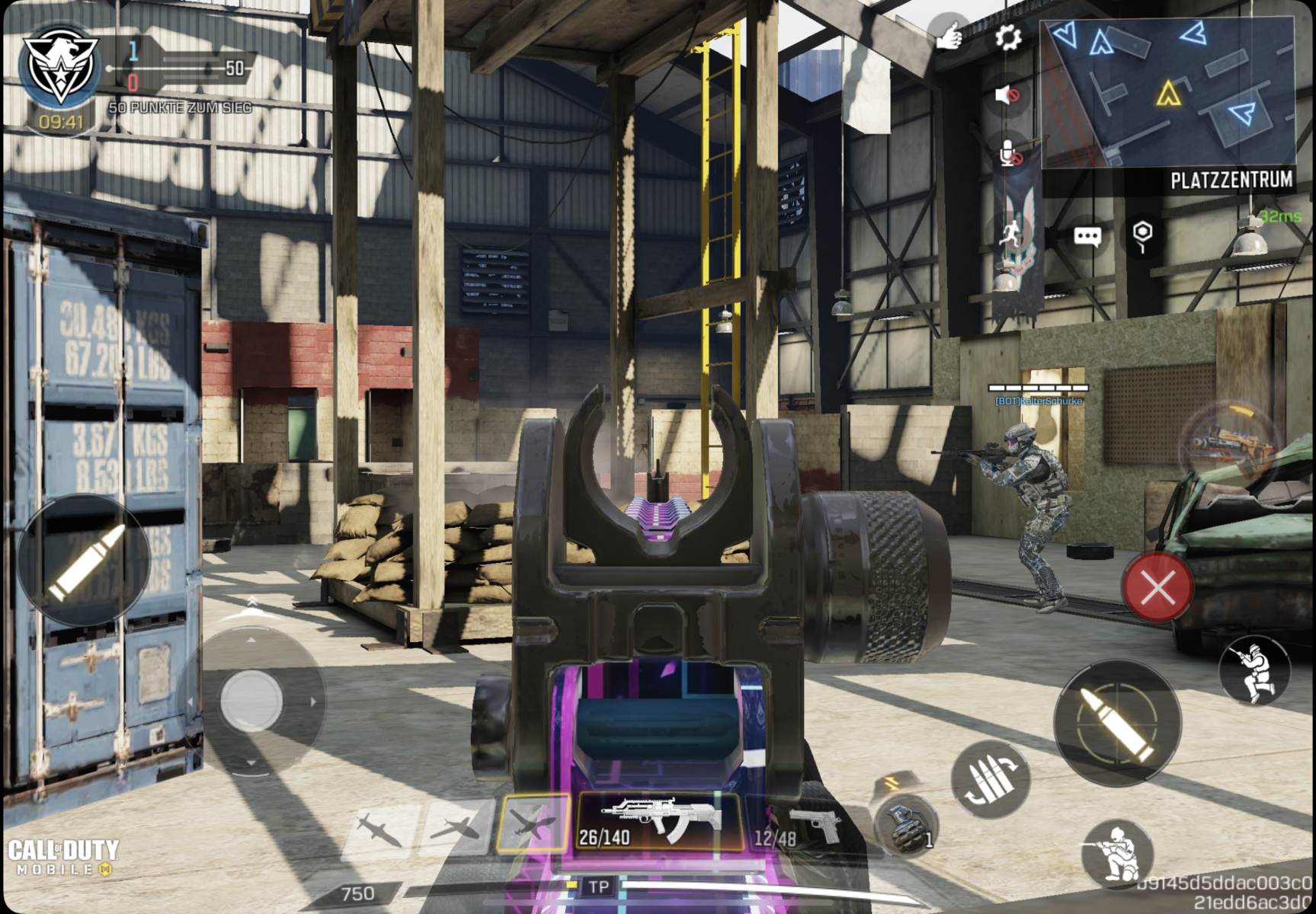This screenshot has height=914, width=1316.
Task: Open the gear settings menu
Action: 1007,37
